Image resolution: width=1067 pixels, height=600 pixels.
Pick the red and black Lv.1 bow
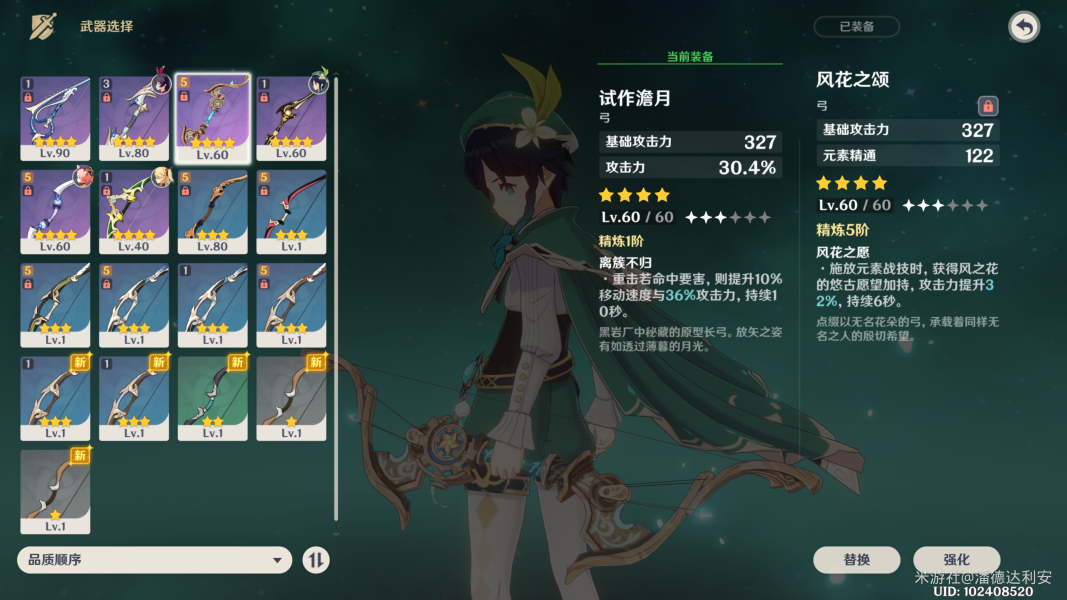(291, 211)
